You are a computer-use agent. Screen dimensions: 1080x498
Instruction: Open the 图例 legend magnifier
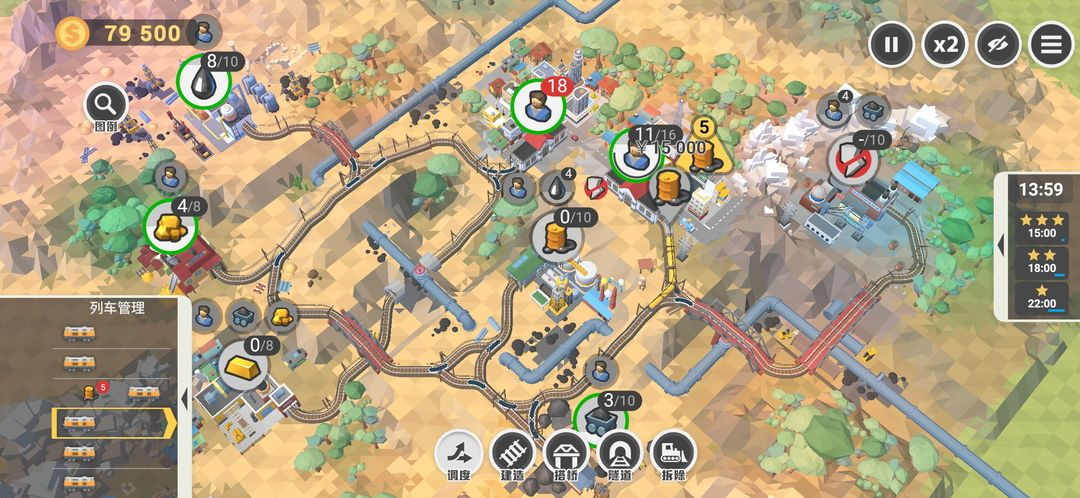(x=106, y=103)
